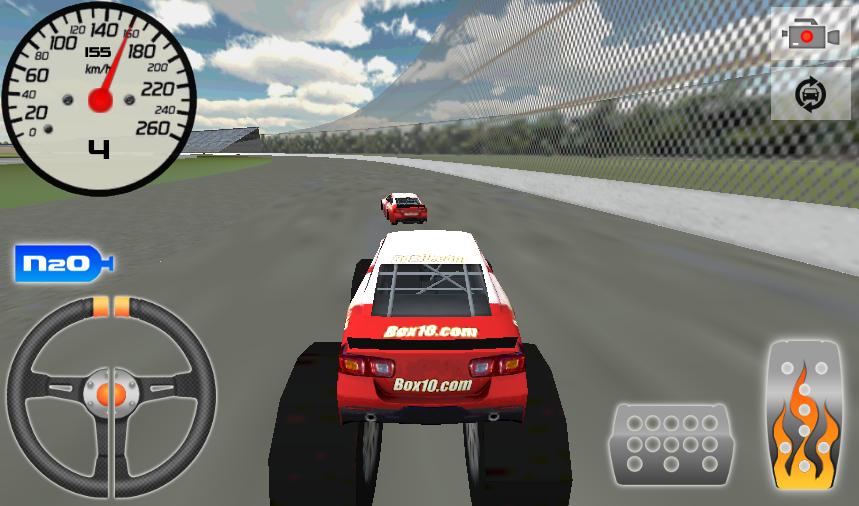Tap the flame gas pedal
Screen dimensions: 859x506
click(x=804, y=415)
